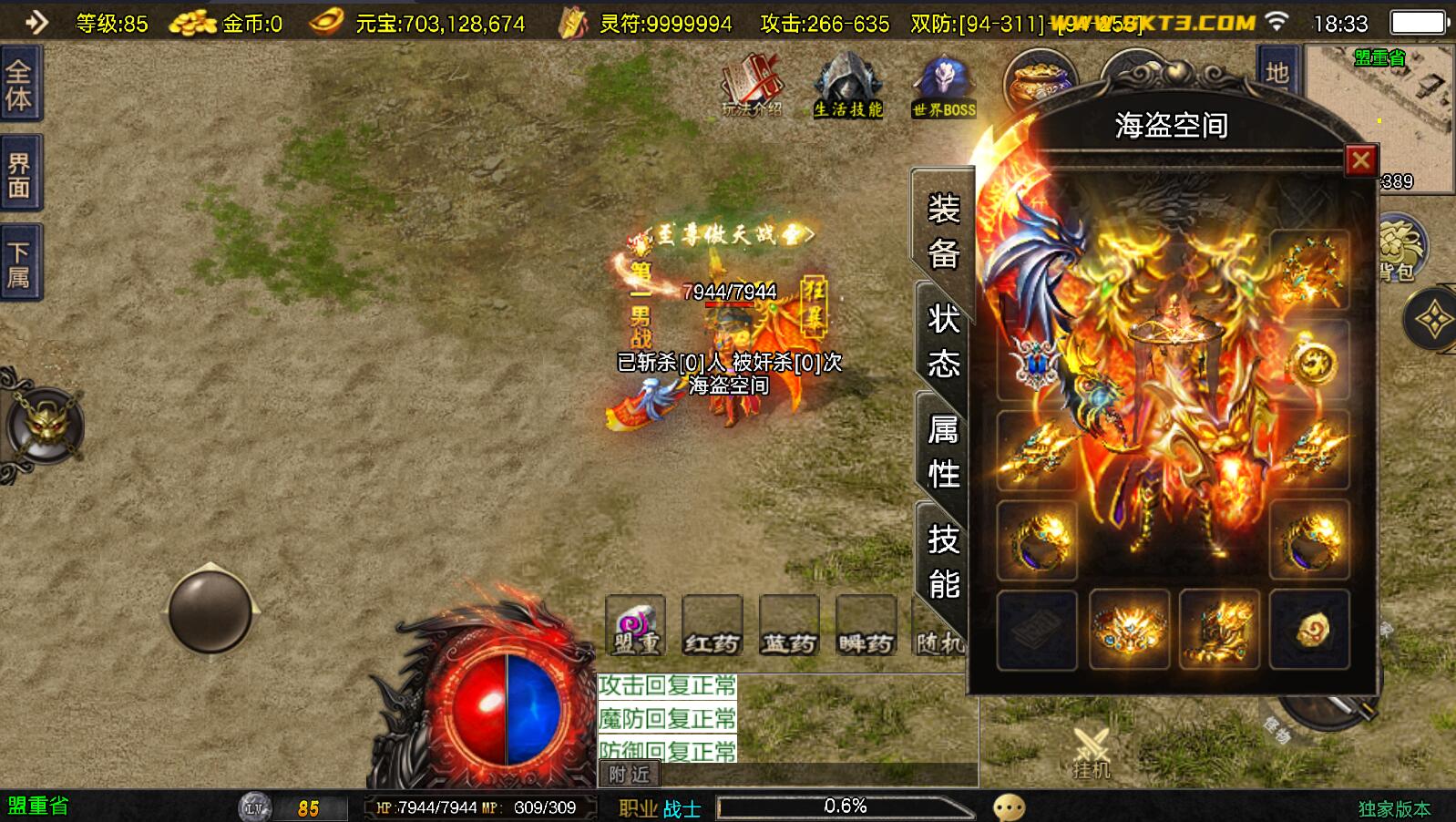Screen dimensions: 1456x822
Task: Expand the top-left arrow button
Action: click(36, 21)
